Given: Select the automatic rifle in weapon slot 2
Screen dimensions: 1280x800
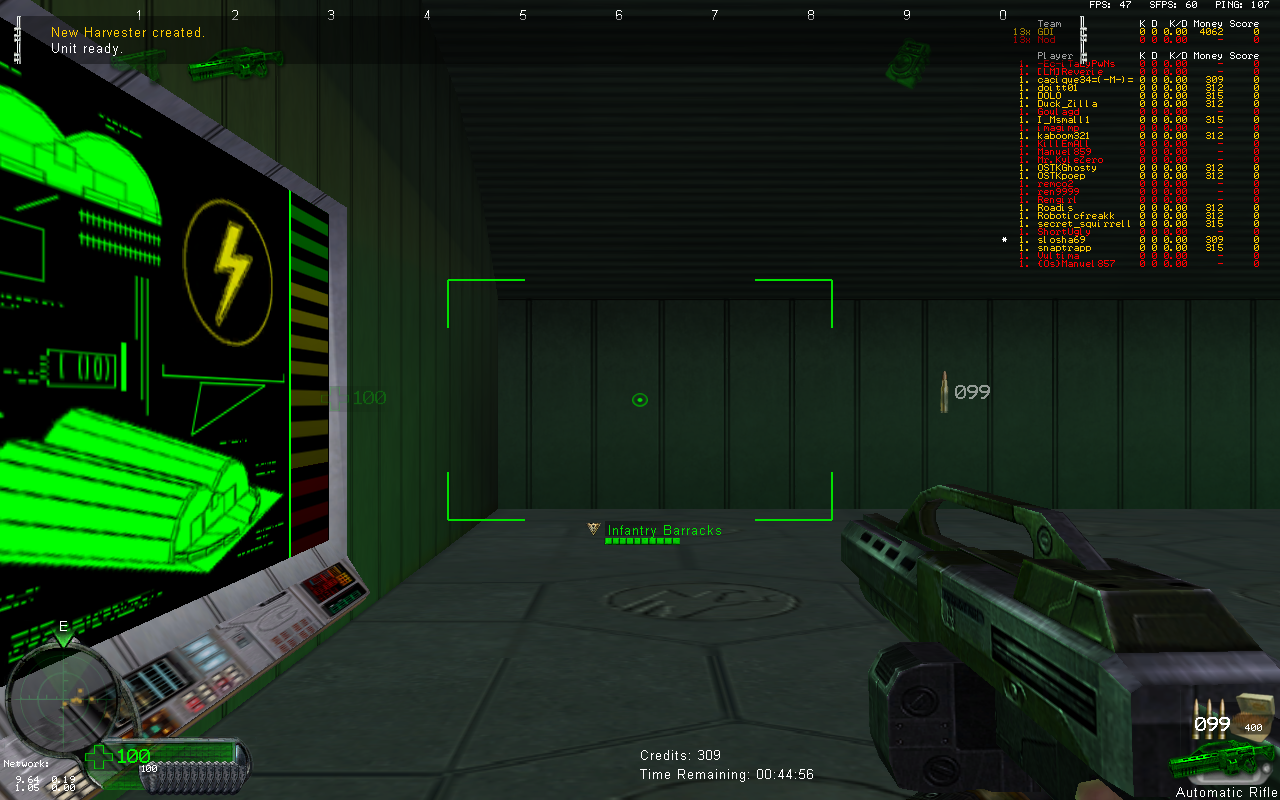Looking at the screenshot, I should pos(223,64).
